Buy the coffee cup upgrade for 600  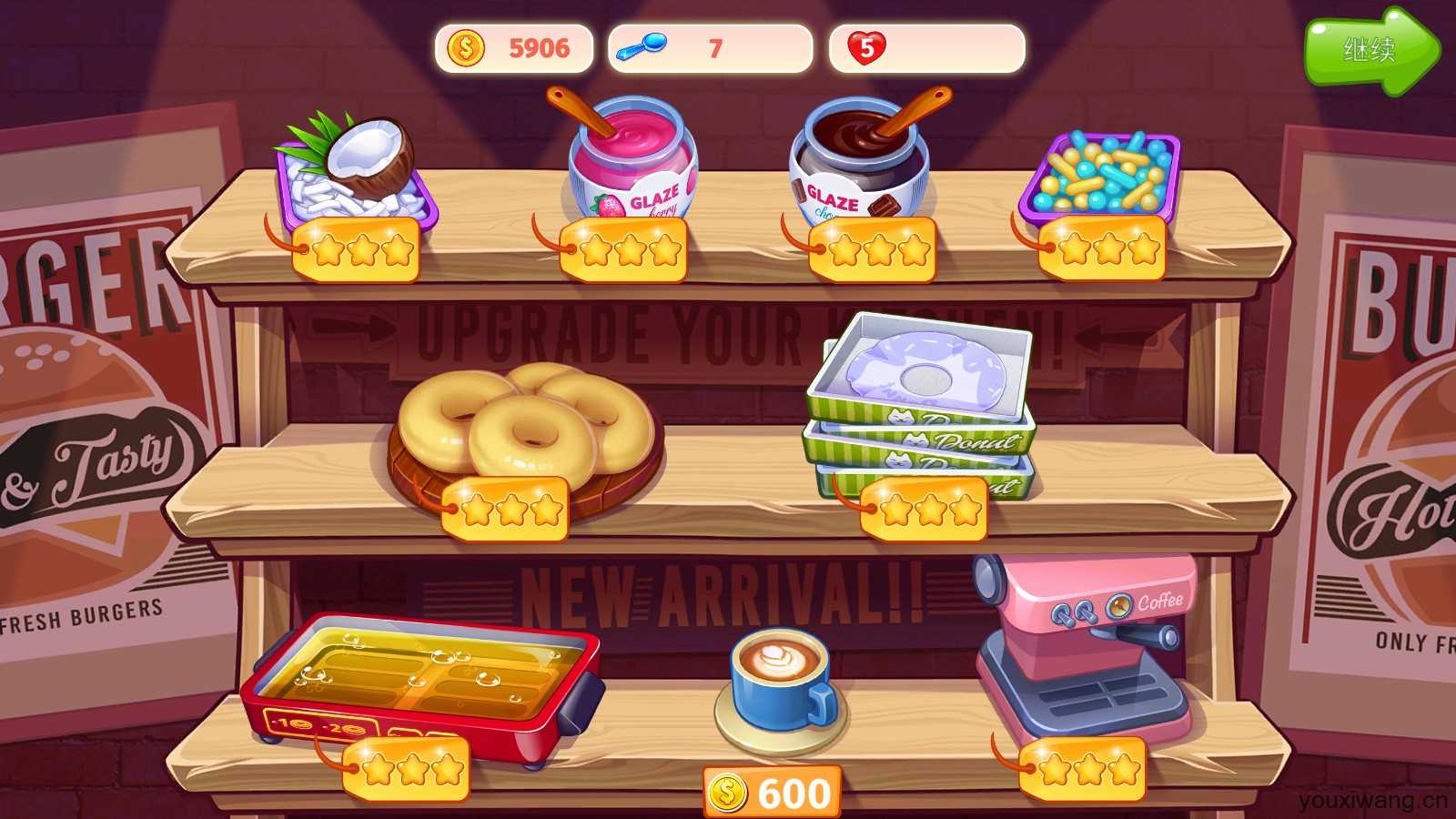pos(773,793)
